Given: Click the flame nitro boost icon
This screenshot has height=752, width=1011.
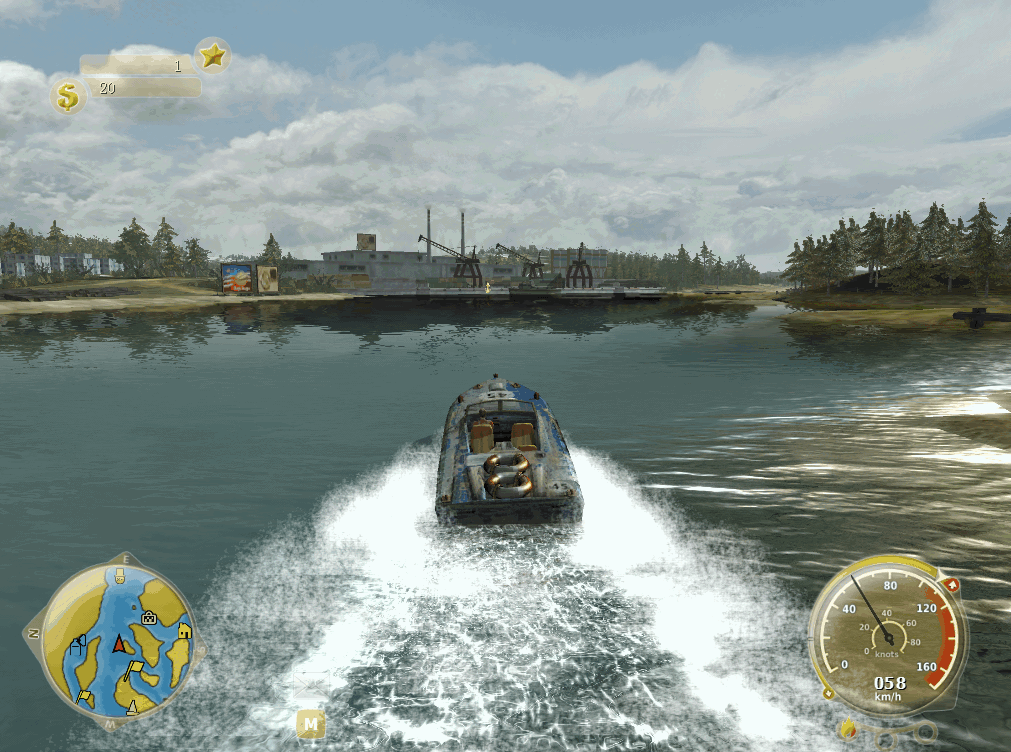Looking at the screenshot, I should coord(848,728).
